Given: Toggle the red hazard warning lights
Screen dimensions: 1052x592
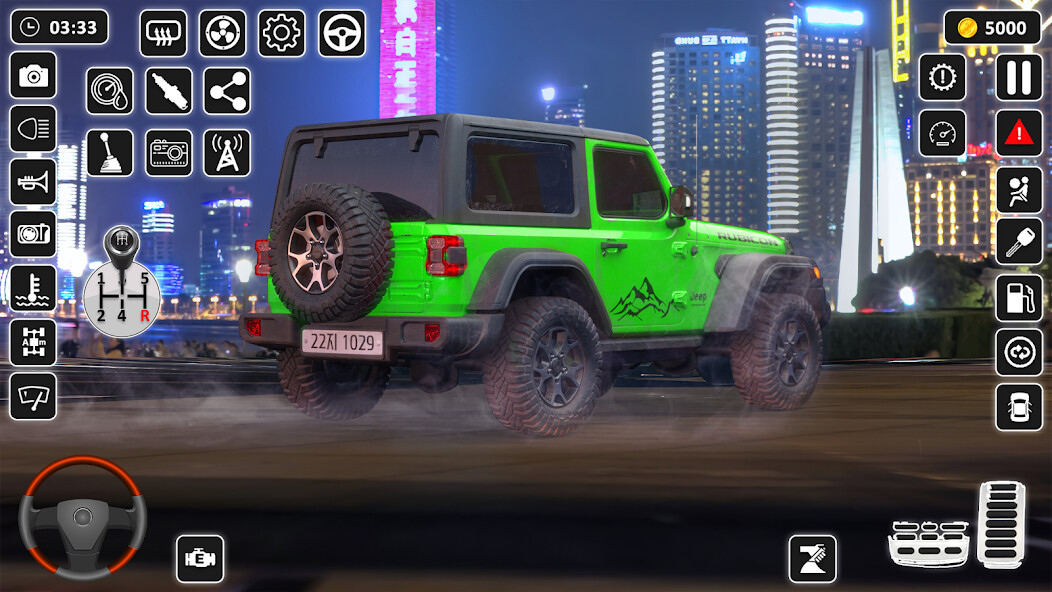Looking at the screenshot, I should pos(1018,133).
